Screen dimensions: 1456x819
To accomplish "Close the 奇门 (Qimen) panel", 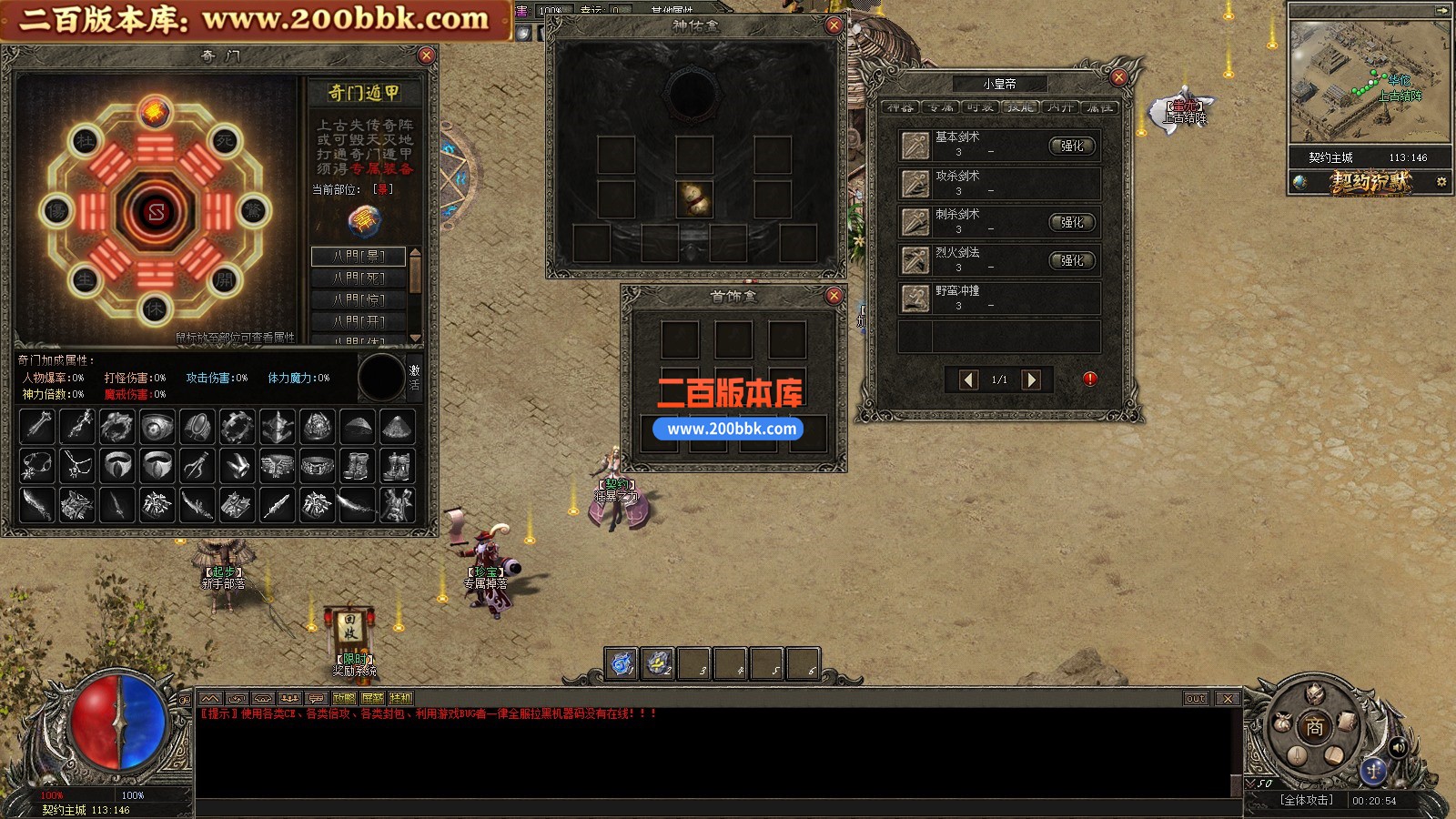I will pos(426,56).
